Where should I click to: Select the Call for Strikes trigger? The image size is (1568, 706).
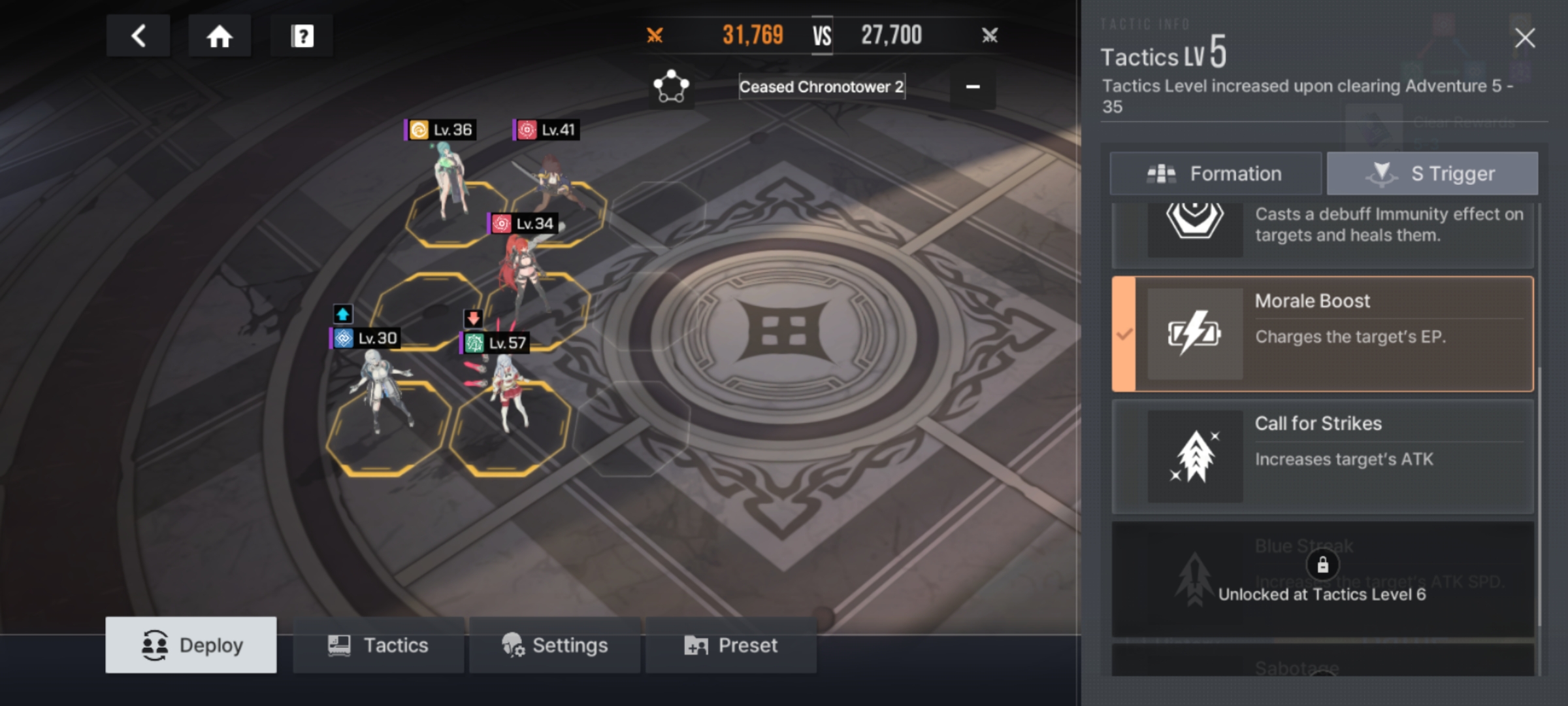coord(1322,456)
